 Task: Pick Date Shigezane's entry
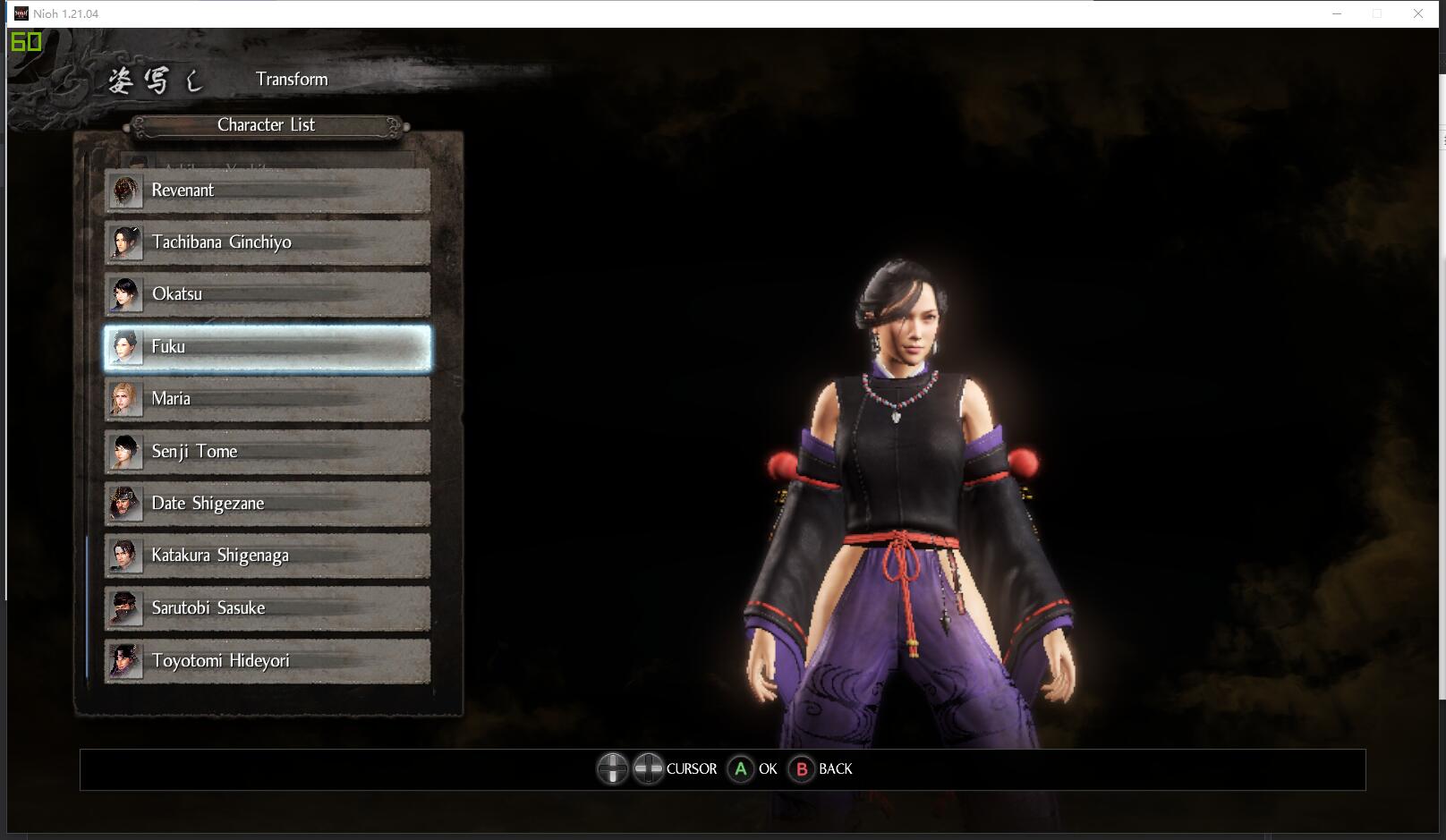267,504
